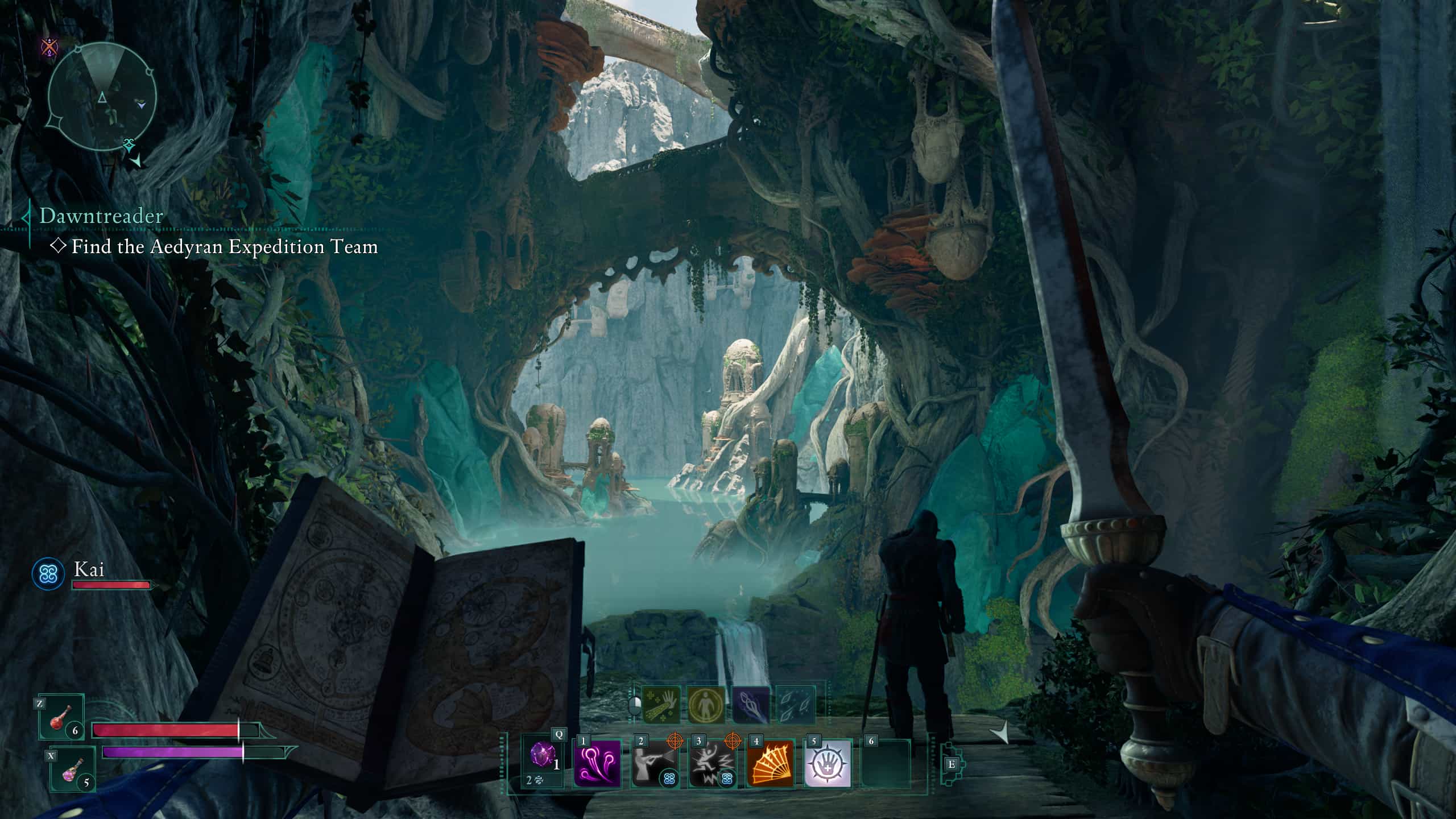This screenshot has width=1456, height=819.
Task: Activate the white healing hand ability
Action: click(x=828, y=763)
